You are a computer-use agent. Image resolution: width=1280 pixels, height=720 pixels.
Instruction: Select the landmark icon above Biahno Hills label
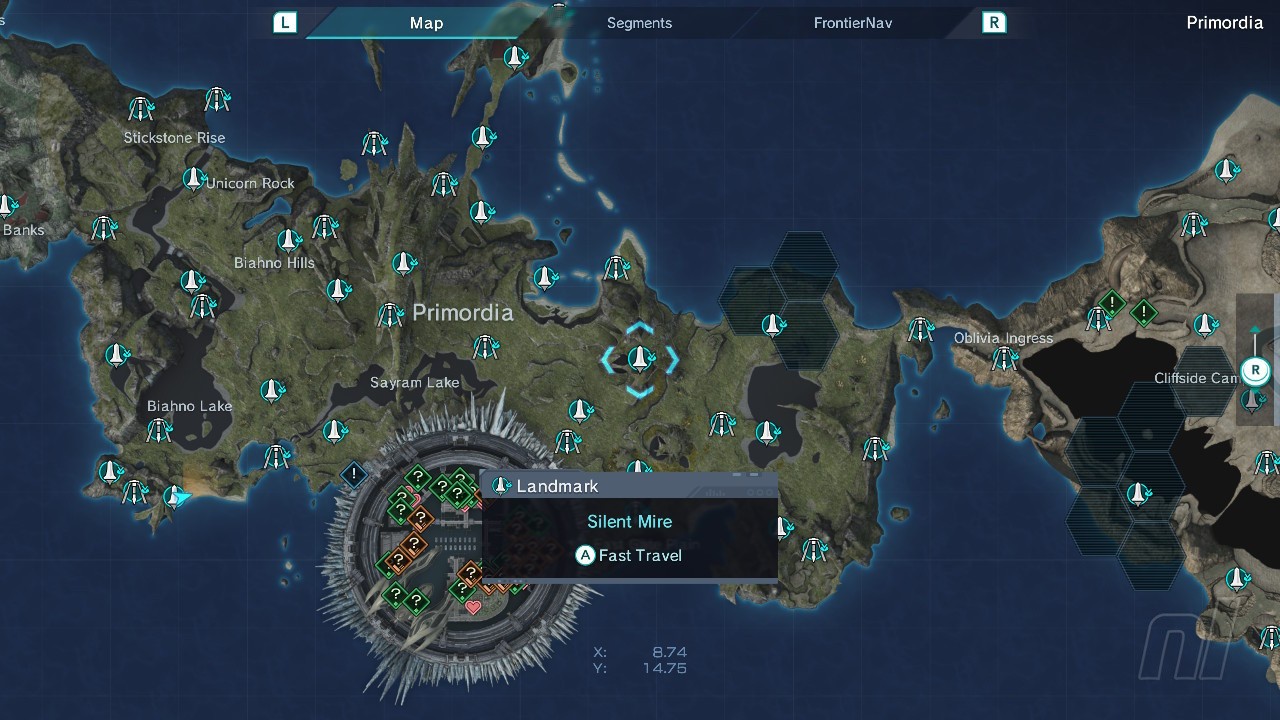click(x=288, y=240)
